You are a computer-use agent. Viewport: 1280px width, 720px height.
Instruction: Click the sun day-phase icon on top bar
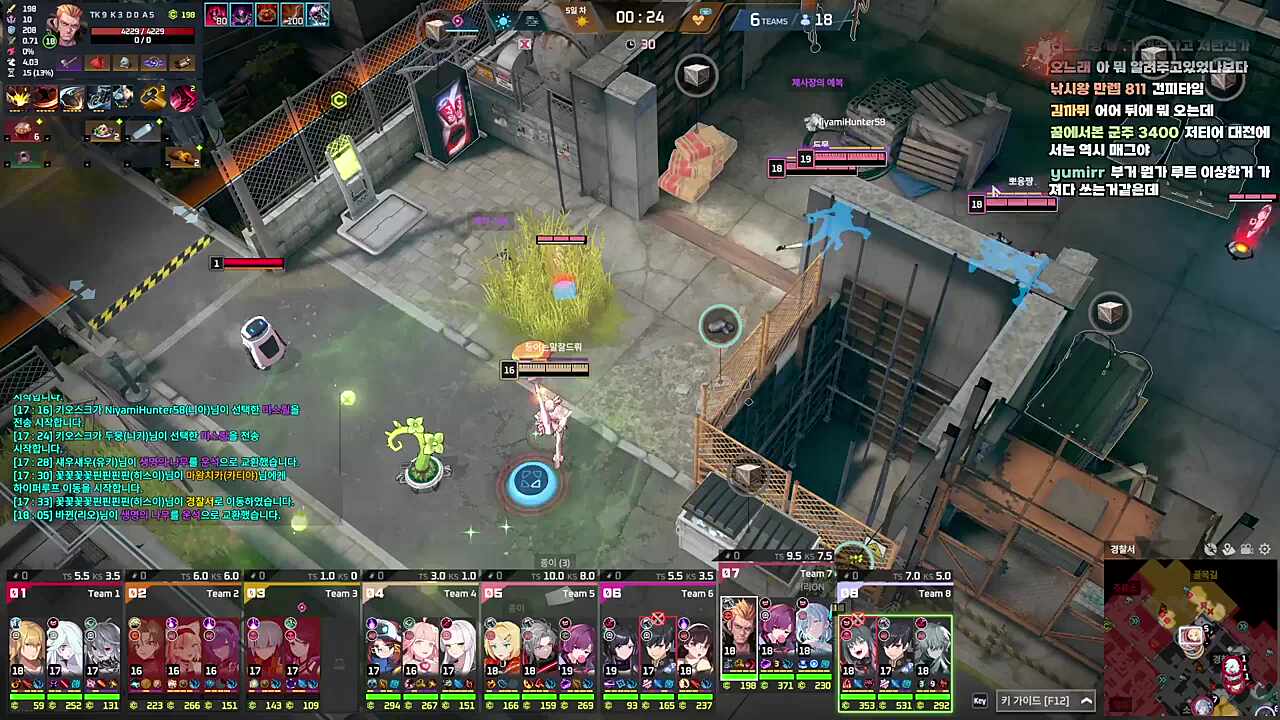point(582,20)
